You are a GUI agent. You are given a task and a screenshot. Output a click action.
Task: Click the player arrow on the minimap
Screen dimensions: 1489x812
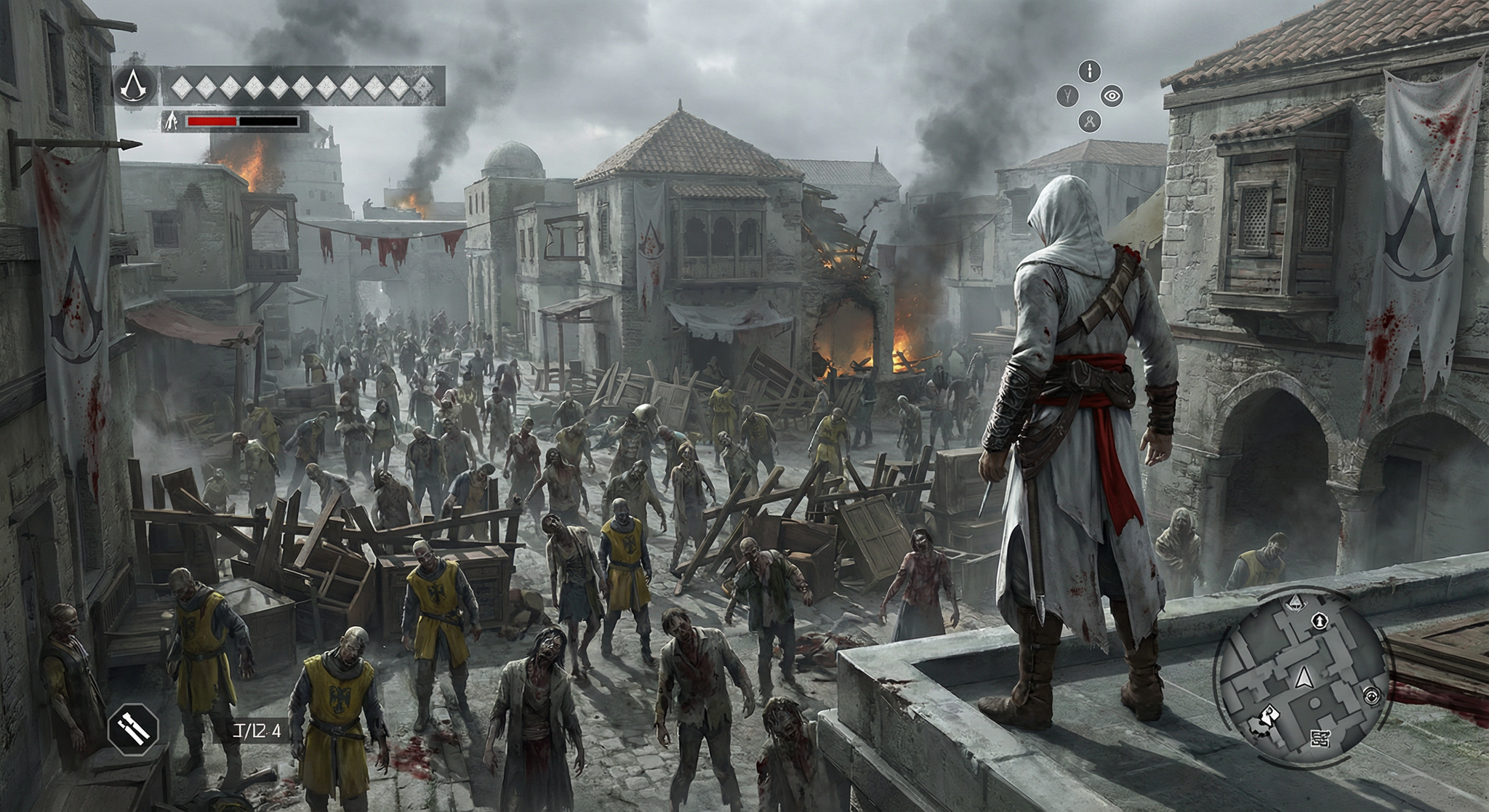tap(1304, 678)
